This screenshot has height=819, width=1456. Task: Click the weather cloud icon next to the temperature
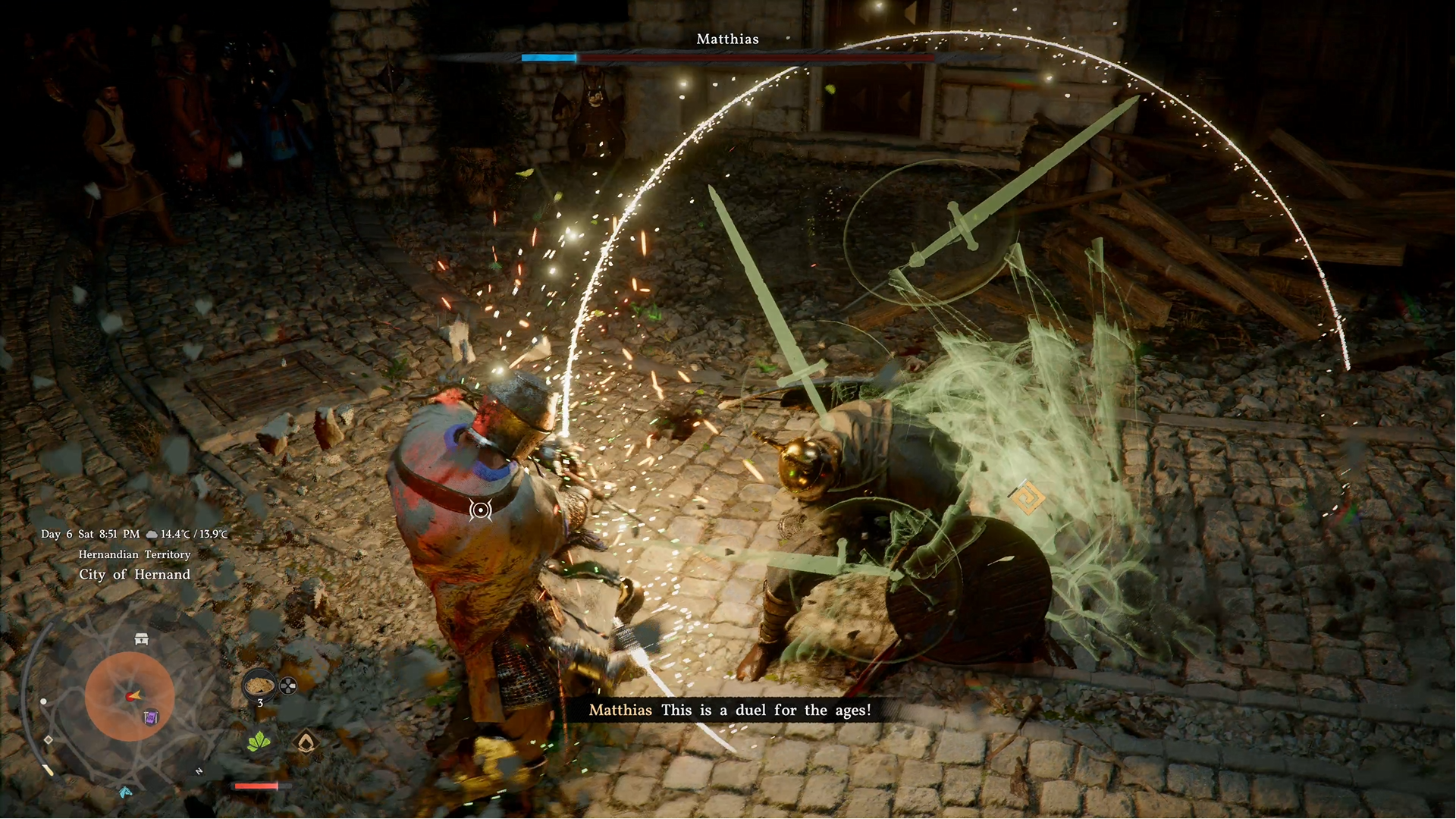coord(152,534)
